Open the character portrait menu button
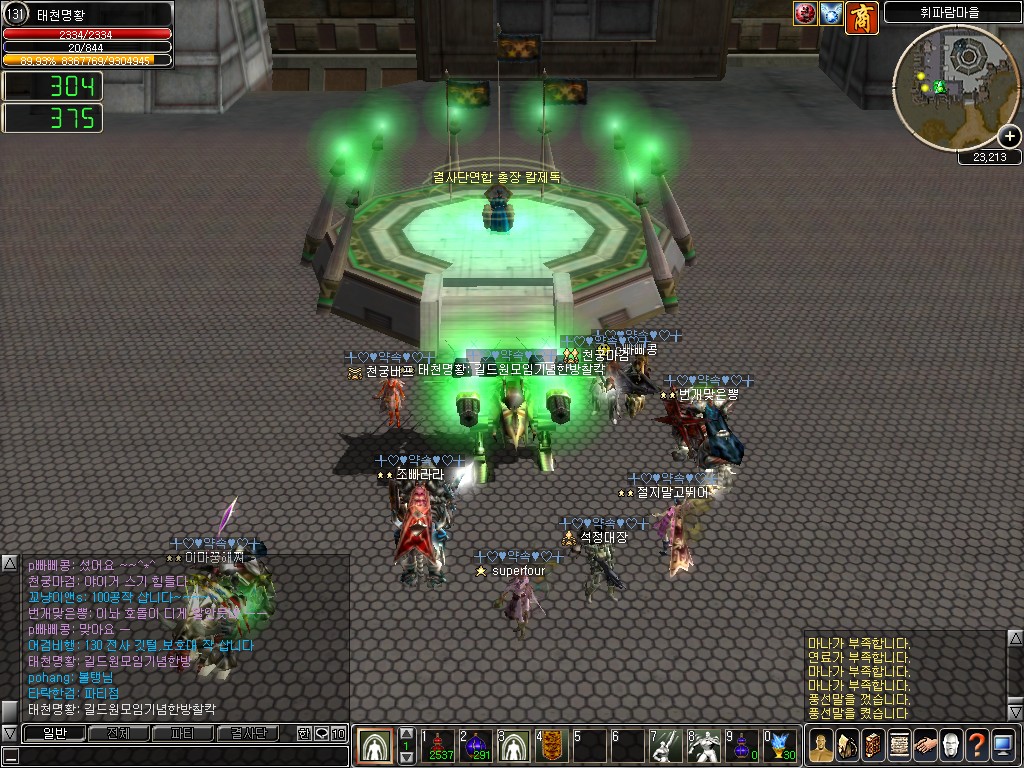Viewport: 1024px width, 768px height. pos(821,746)
